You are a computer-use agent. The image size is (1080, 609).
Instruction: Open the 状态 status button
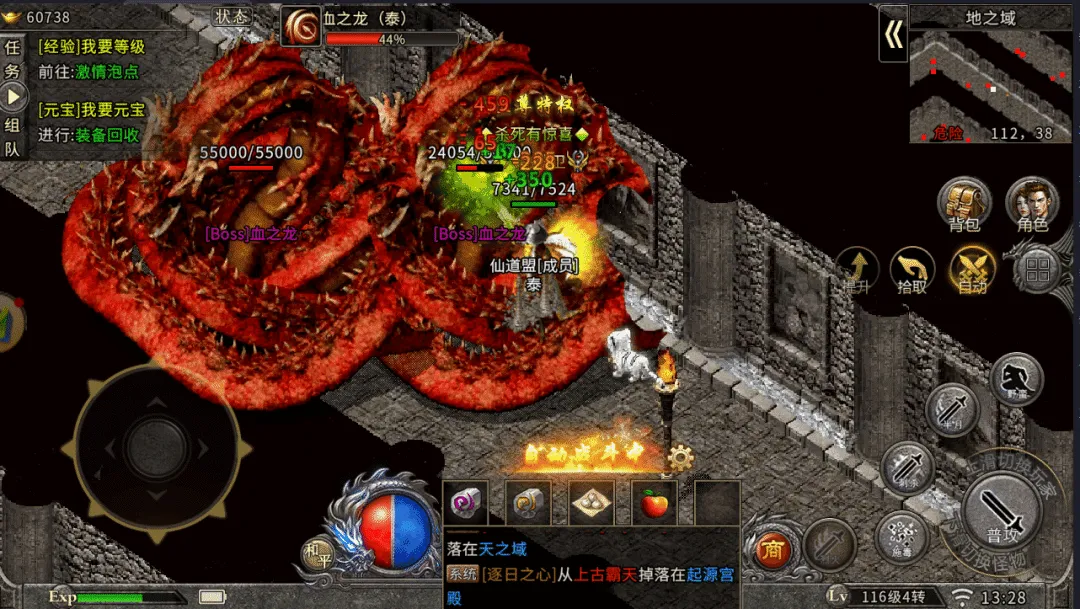(x=233, y=17)
